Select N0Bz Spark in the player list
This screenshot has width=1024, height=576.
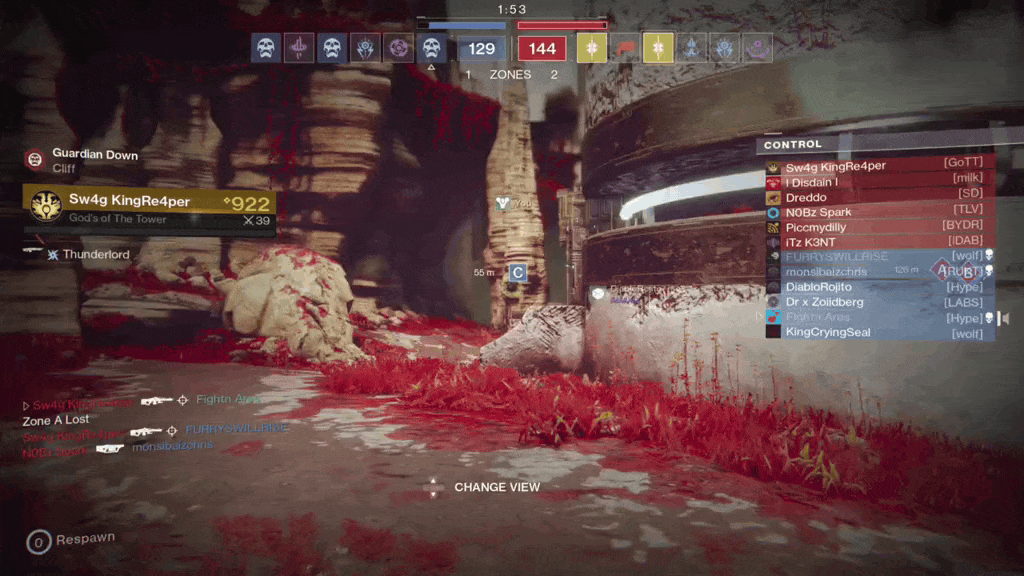tap(880, 212)
